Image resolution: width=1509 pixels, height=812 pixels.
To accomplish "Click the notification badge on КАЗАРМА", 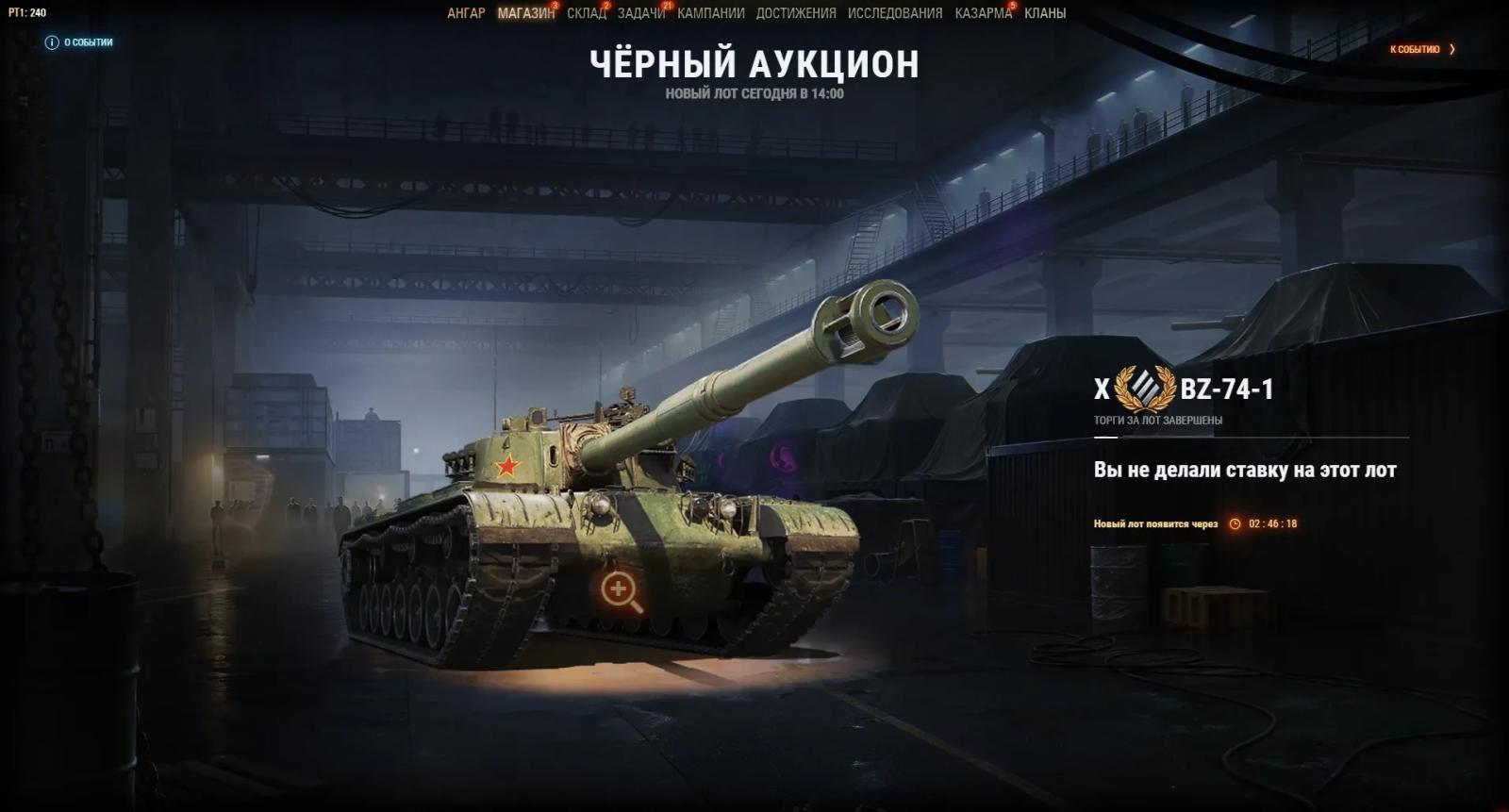I will pyautogui.click(x=1012, y=6).
